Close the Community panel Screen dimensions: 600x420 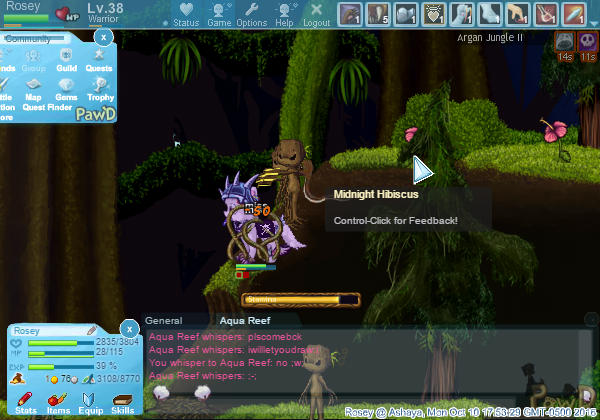pyautogui.click(x=103, y=36)
